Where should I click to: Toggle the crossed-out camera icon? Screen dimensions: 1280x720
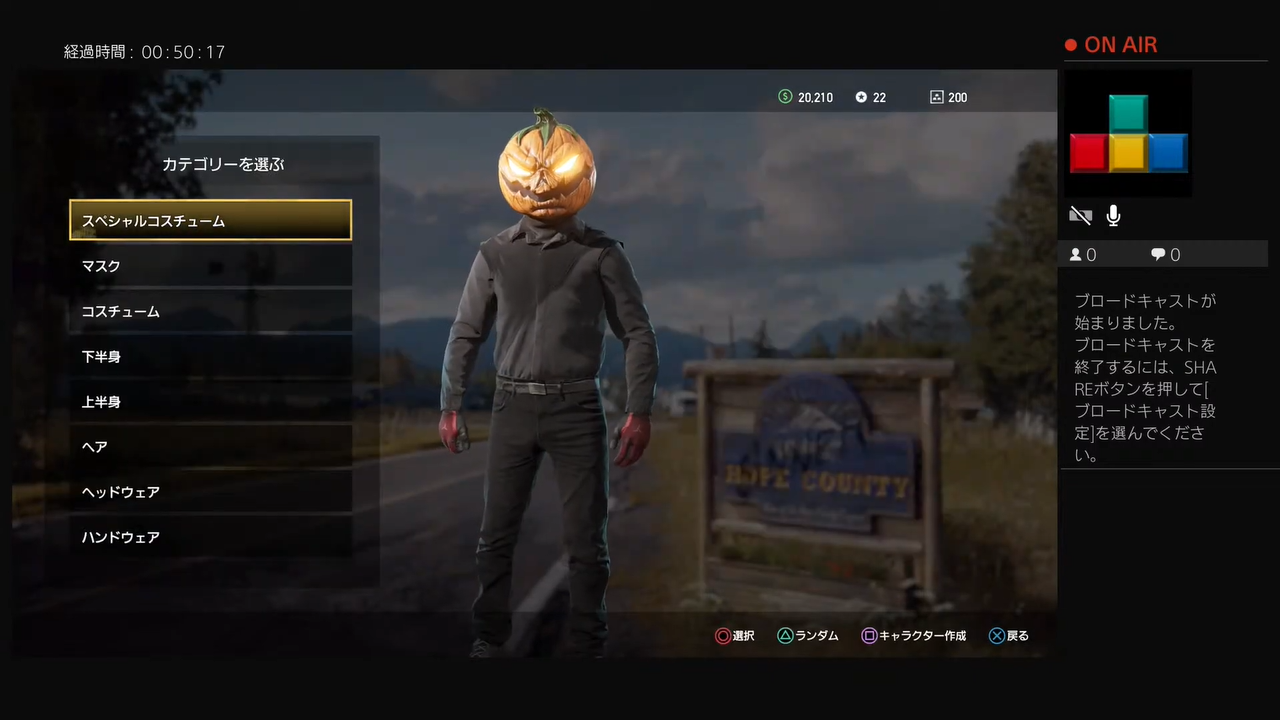click(x=1080, y=215)
